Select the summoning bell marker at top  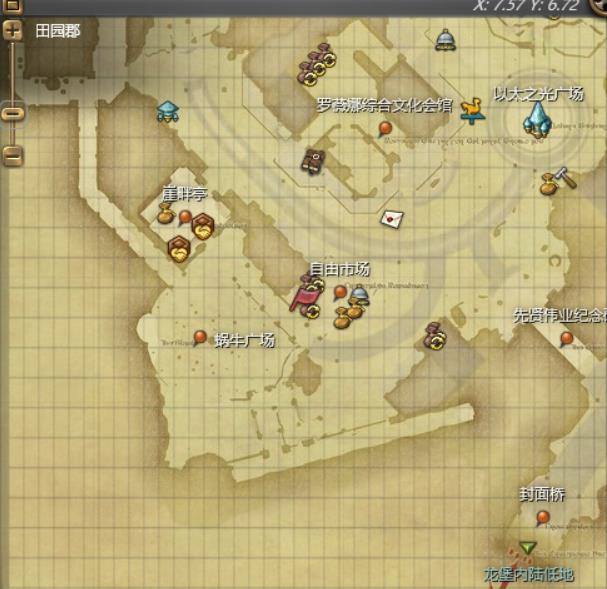(x=445, y=40)
